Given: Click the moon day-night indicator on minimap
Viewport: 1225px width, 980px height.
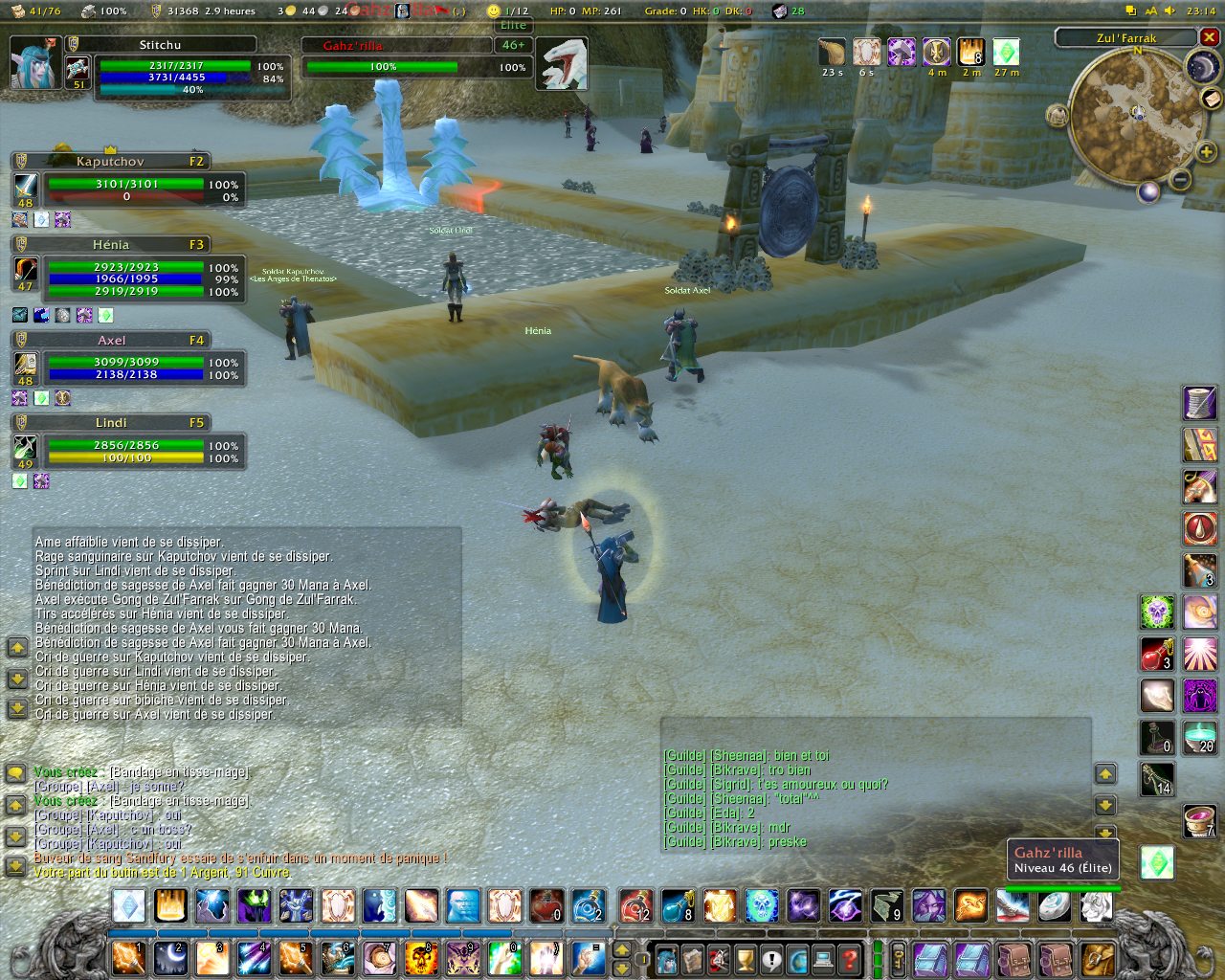Looking at the screenshot, I should 1201,66.
